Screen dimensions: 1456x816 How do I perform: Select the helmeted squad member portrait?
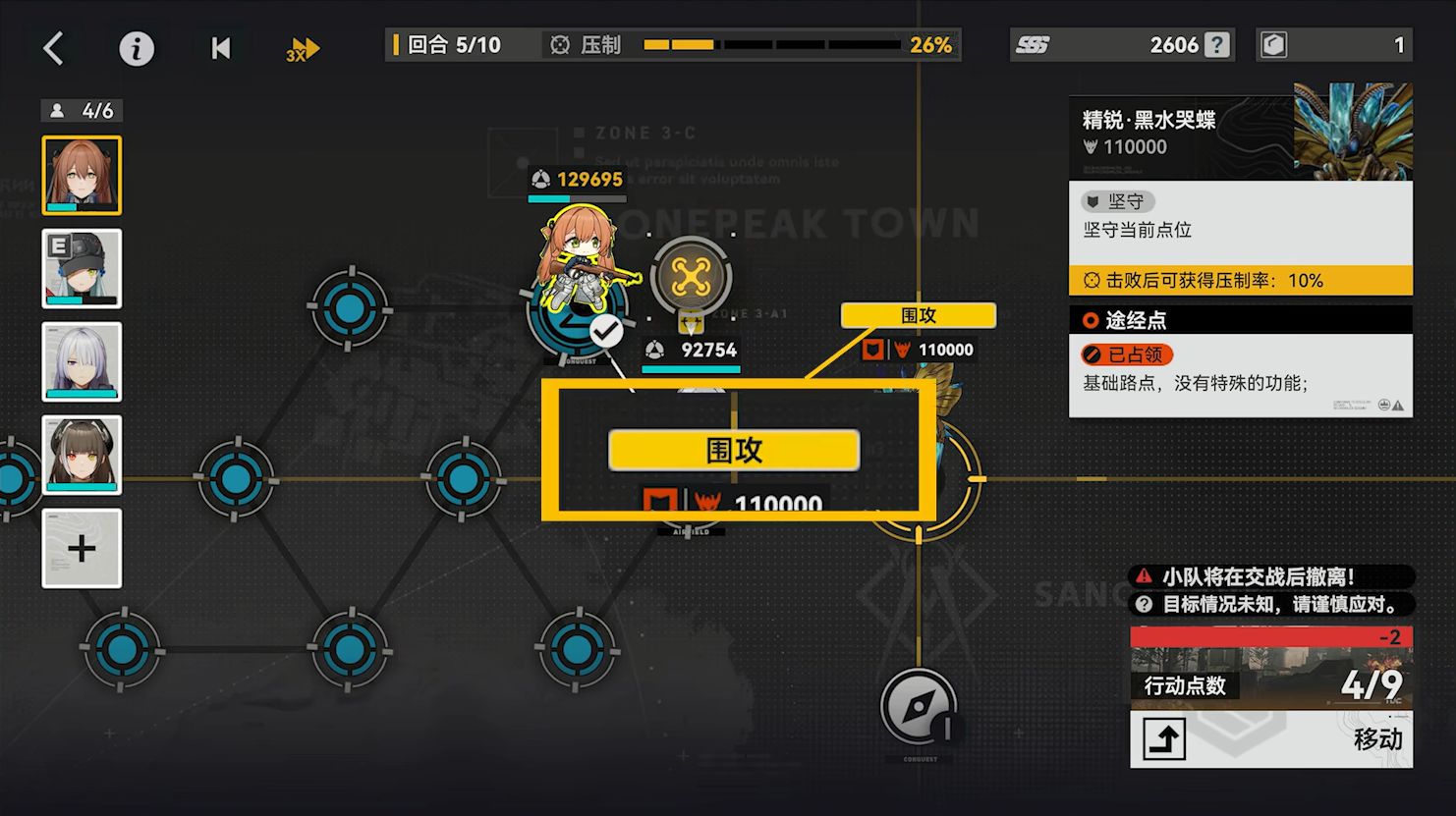point(82,268)
